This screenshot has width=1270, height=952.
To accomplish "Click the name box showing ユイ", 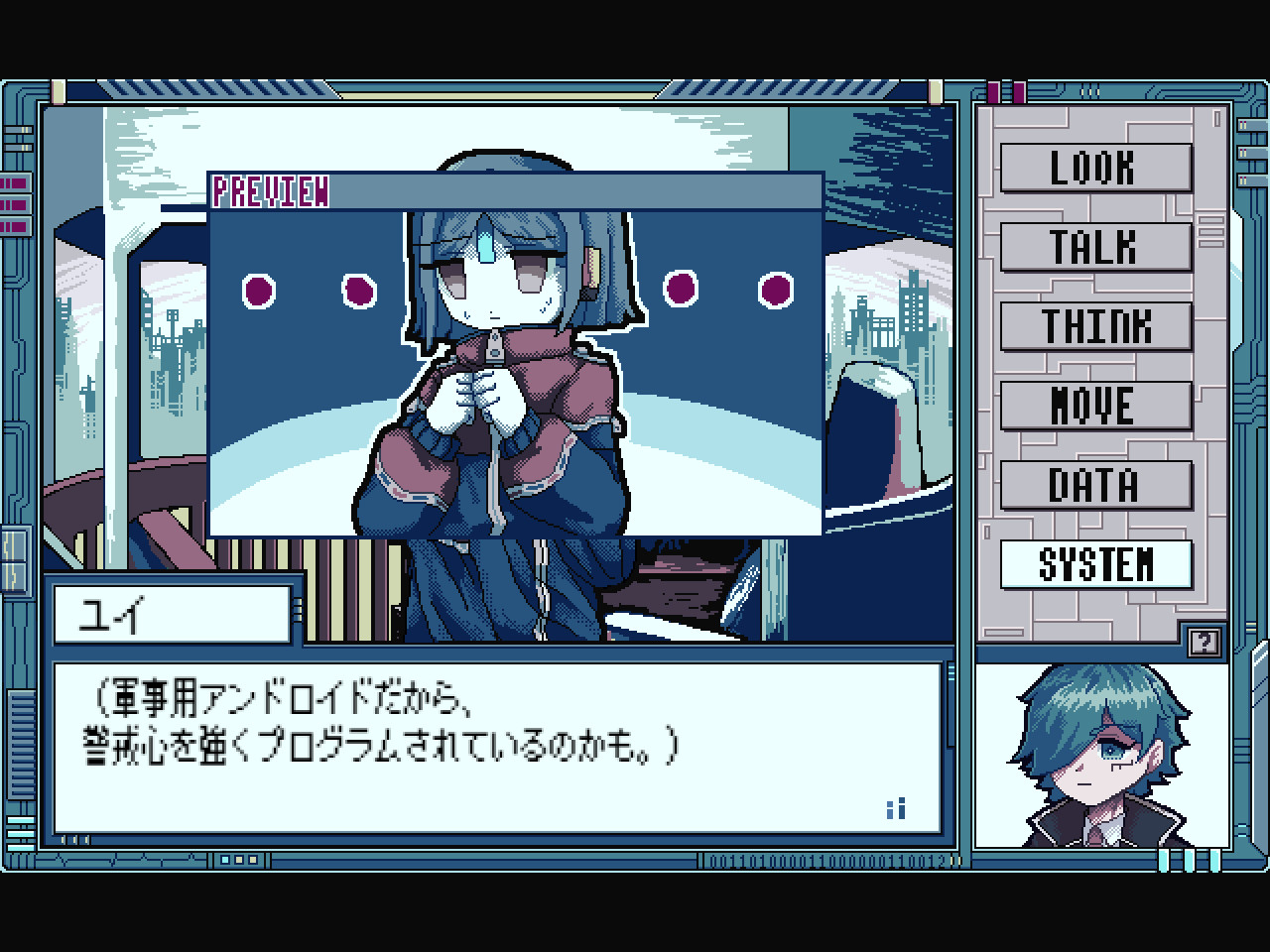I will [173, 612].
